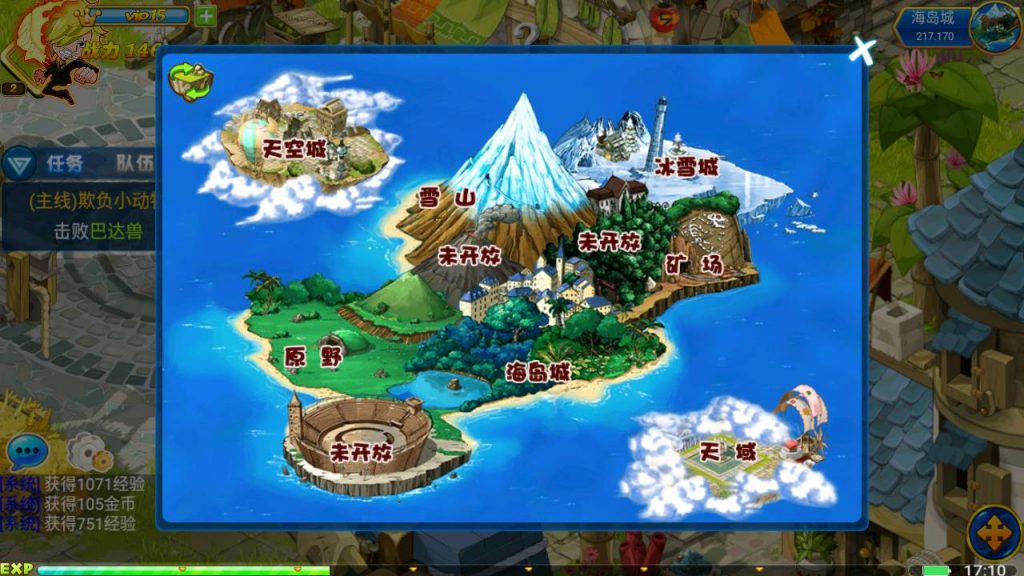The image size is (1024, 576).
Task: Tap the green plus button beside VIP
Action: pyautogui.click(x=205, y=15)
